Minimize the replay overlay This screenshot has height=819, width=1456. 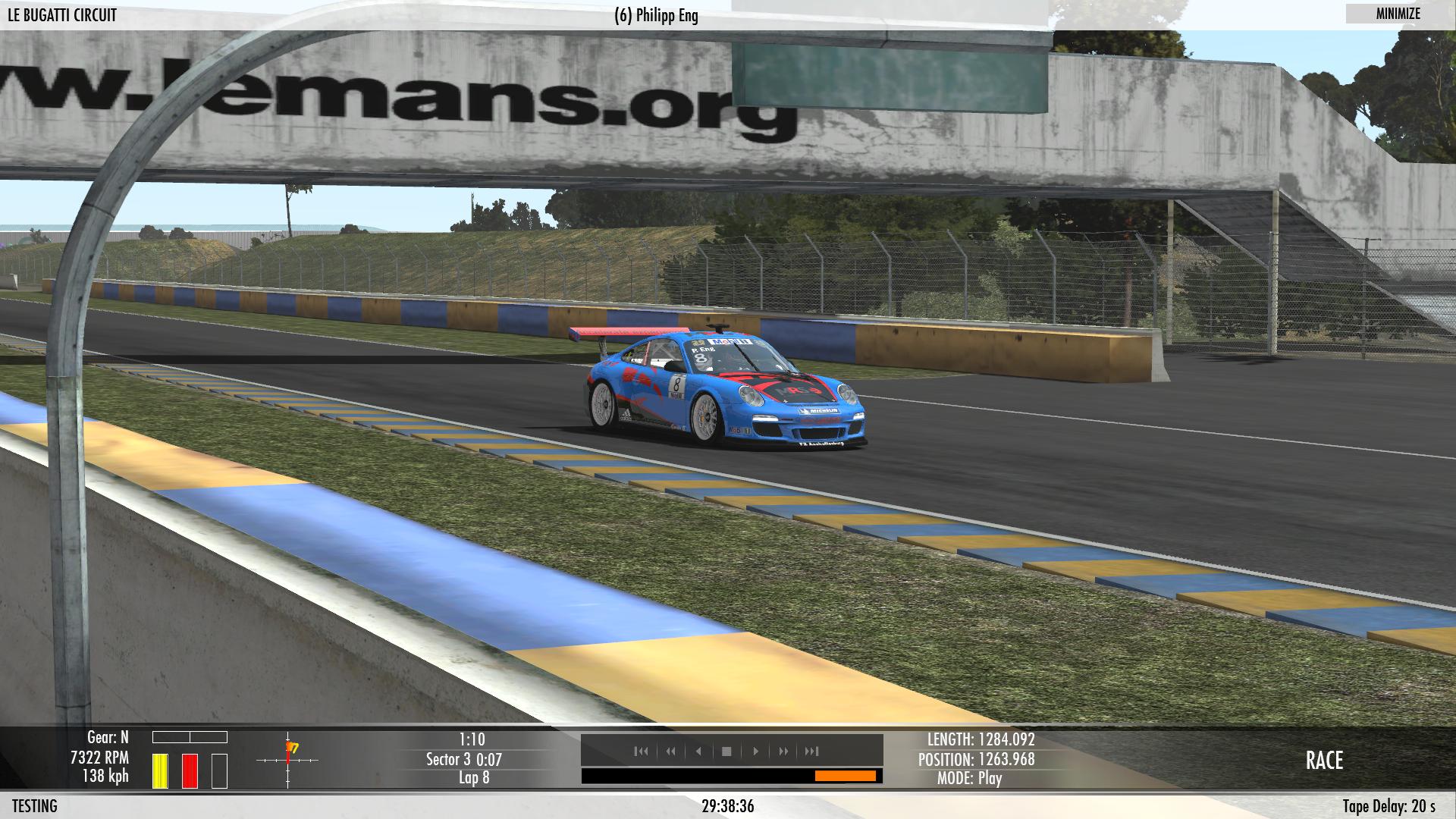pyautogui.click(x=1398, y=14)
